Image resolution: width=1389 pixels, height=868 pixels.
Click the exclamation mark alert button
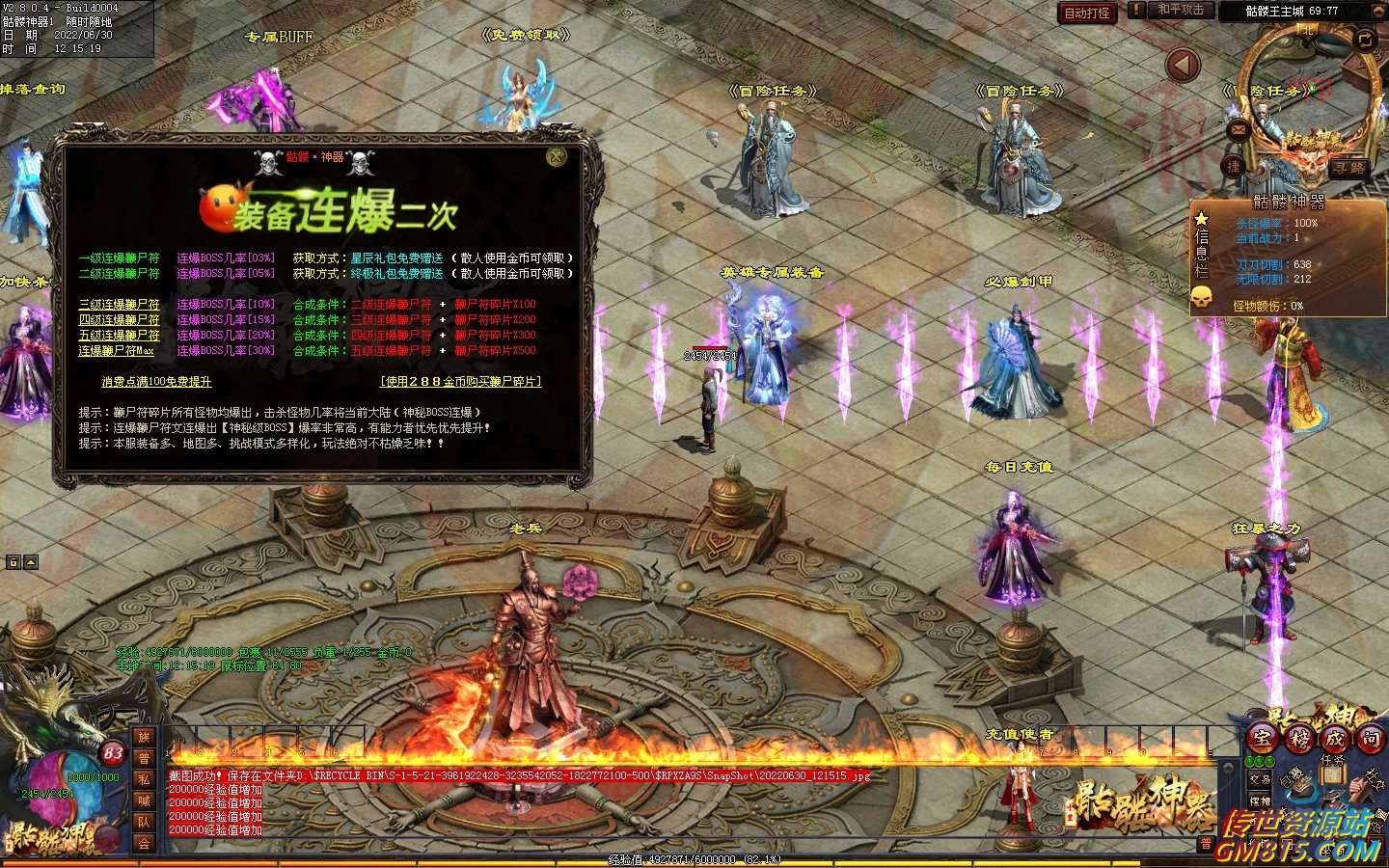click(x=1137, y=11)
